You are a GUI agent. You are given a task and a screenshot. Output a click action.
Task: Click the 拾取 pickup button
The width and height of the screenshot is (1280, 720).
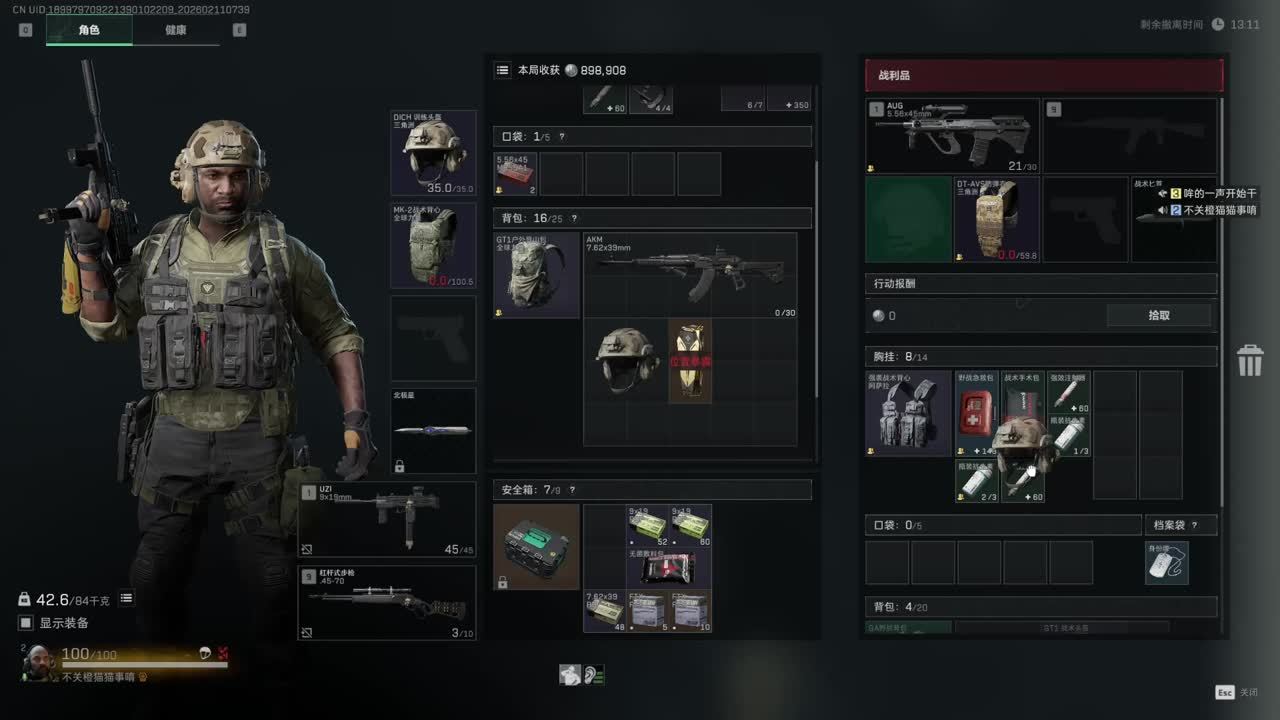tap(1158, 315)
